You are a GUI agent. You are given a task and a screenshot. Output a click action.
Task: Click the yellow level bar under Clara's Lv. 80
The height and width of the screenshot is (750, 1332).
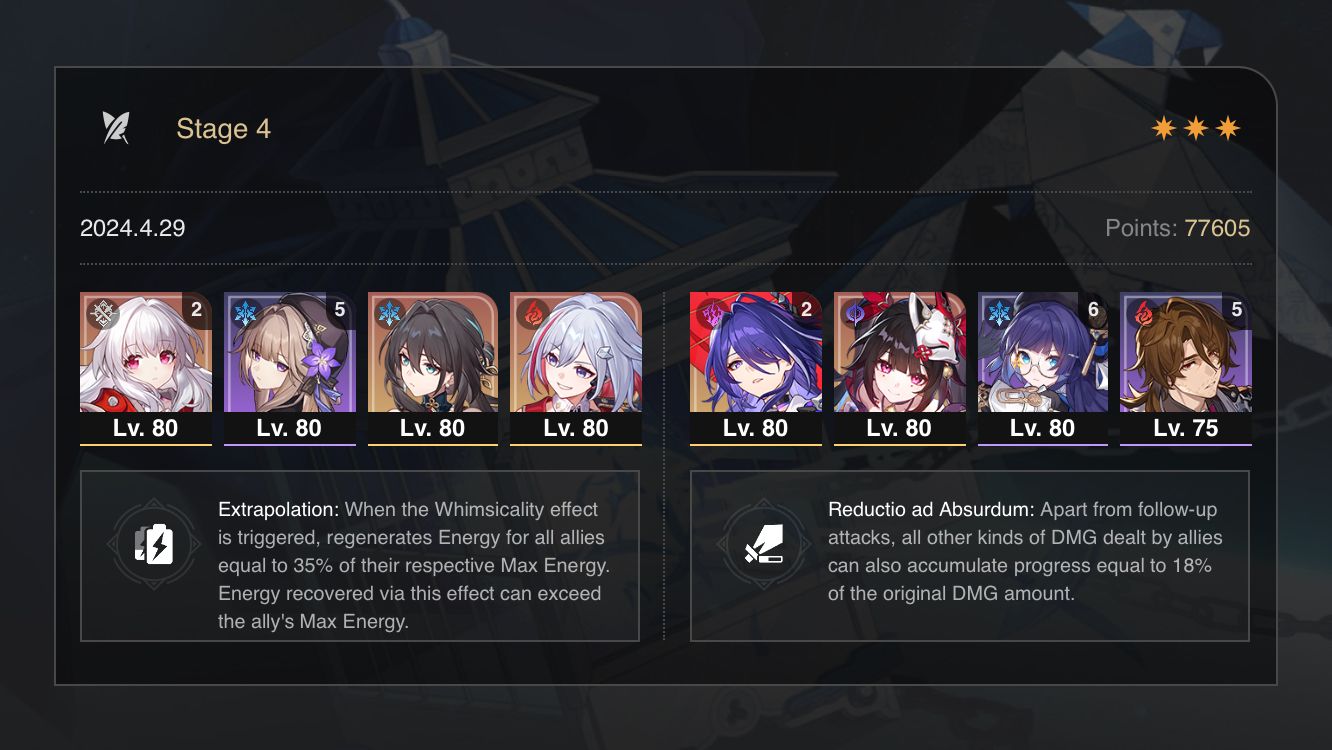[146, 444]
